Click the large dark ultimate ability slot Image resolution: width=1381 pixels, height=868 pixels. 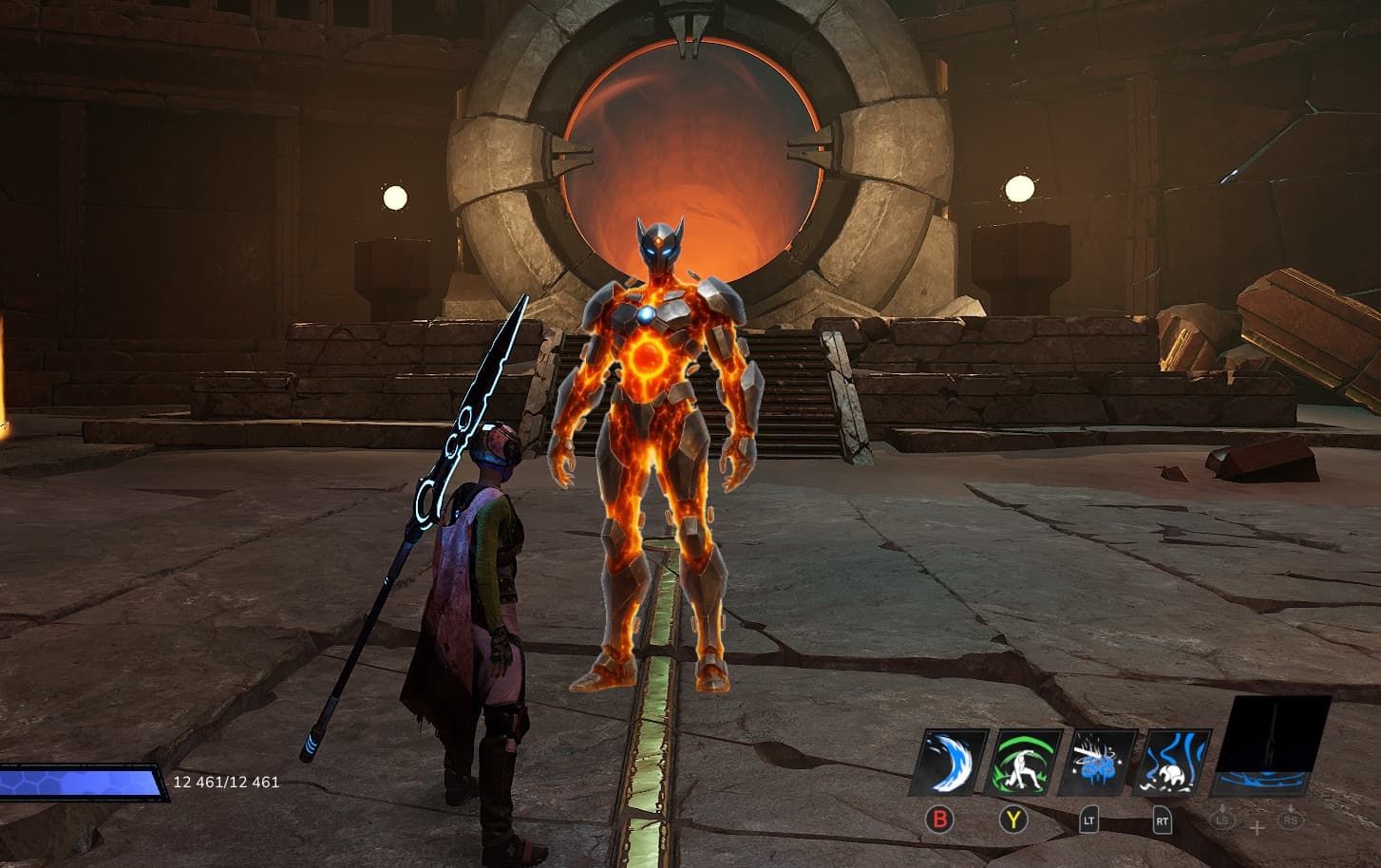point(1272,745)
